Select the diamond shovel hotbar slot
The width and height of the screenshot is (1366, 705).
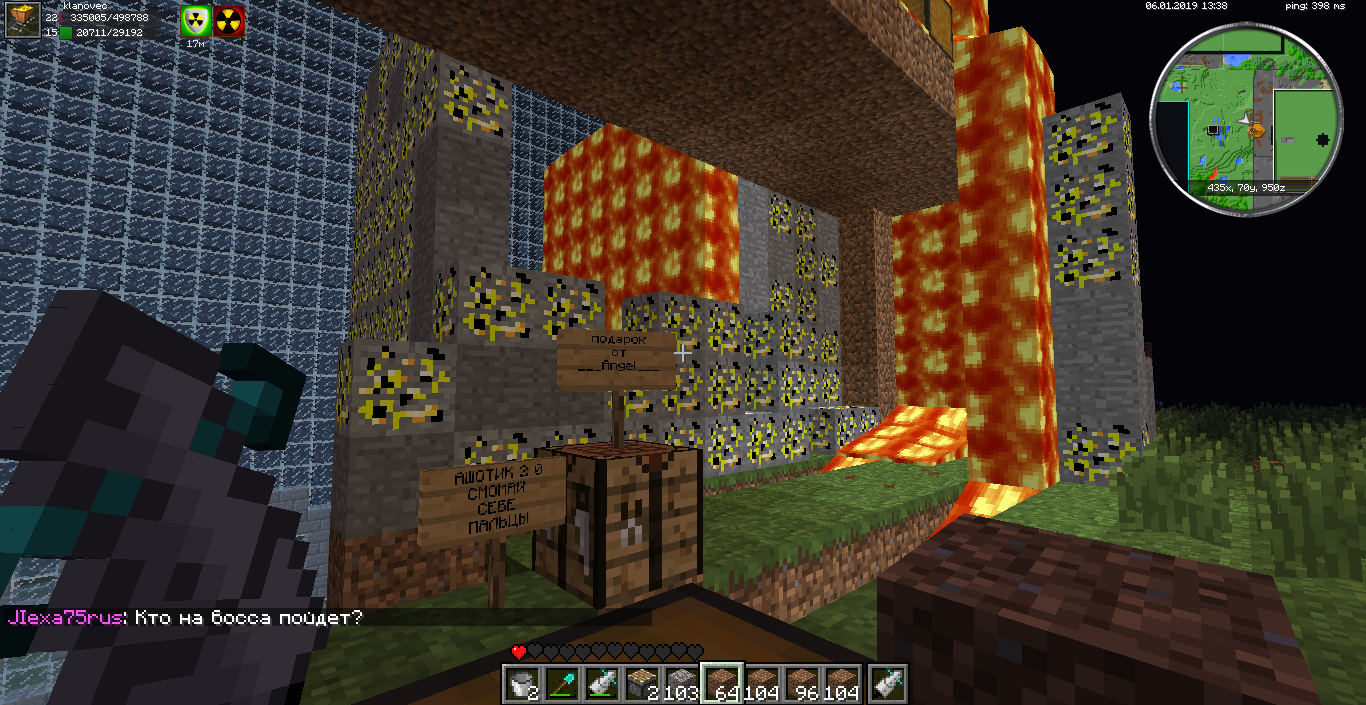tap(560, 682)
